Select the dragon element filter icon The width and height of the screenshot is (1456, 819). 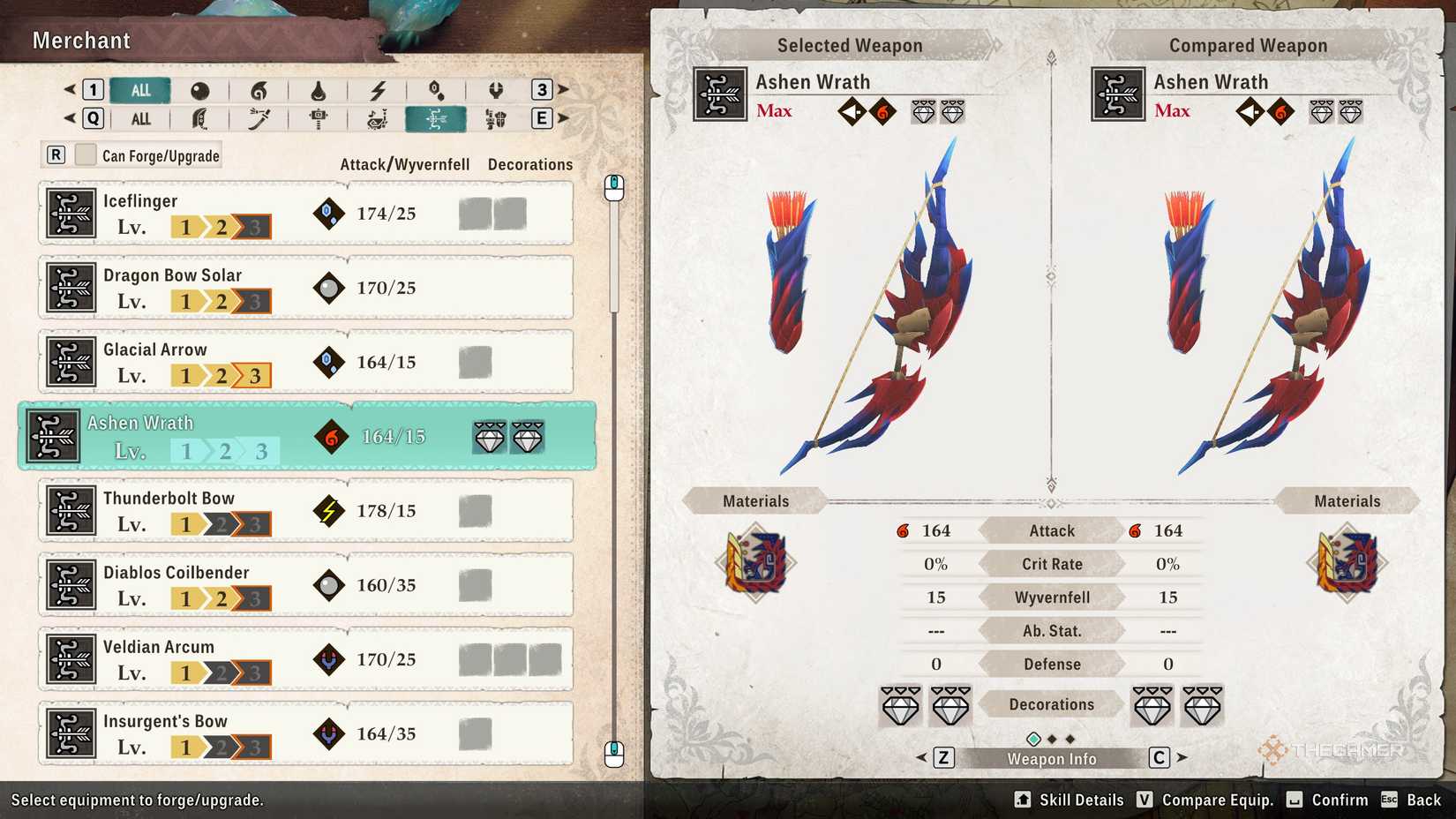(497, 90)
